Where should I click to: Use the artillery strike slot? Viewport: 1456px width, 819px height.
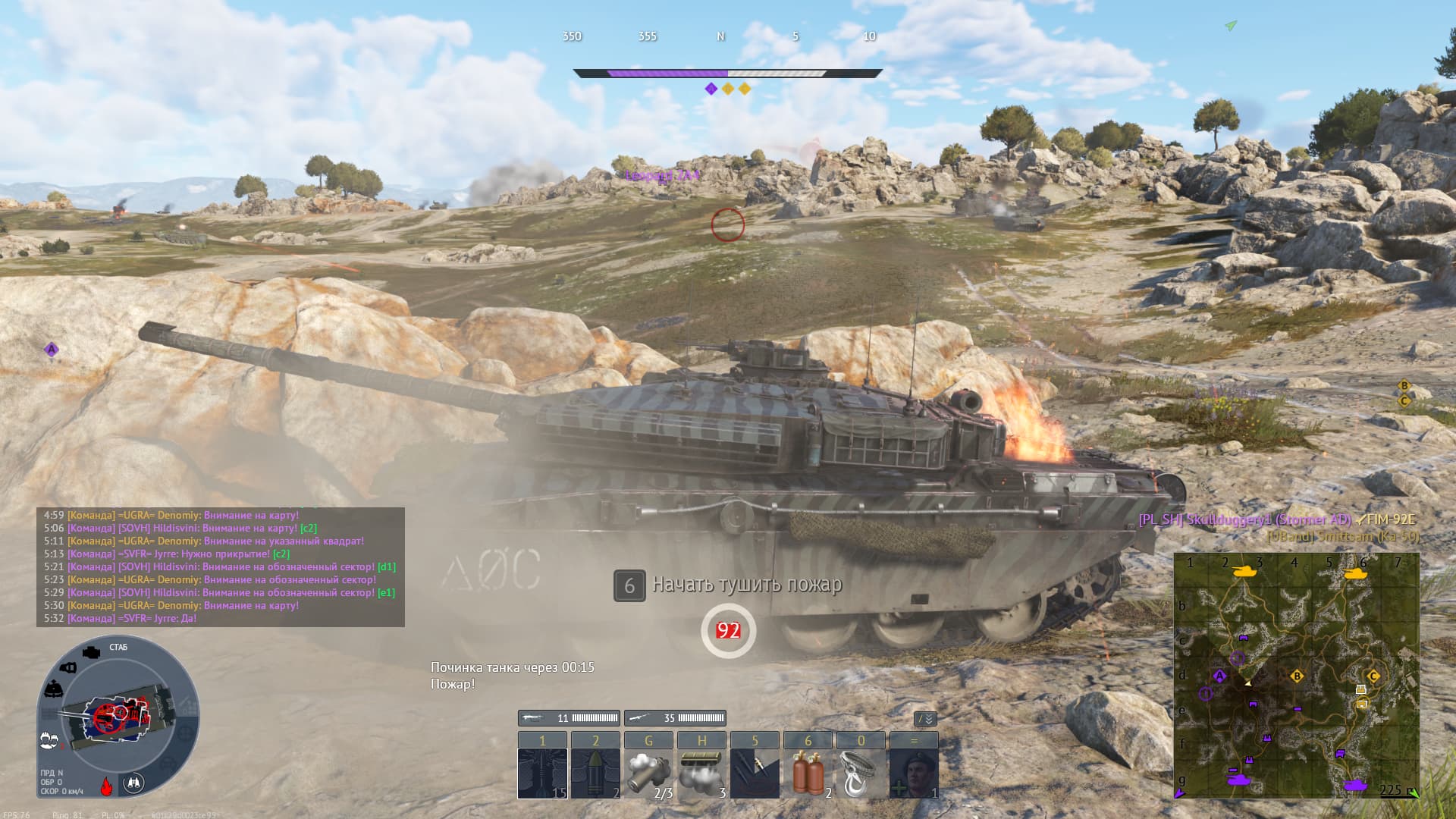[x=755, y=772]
